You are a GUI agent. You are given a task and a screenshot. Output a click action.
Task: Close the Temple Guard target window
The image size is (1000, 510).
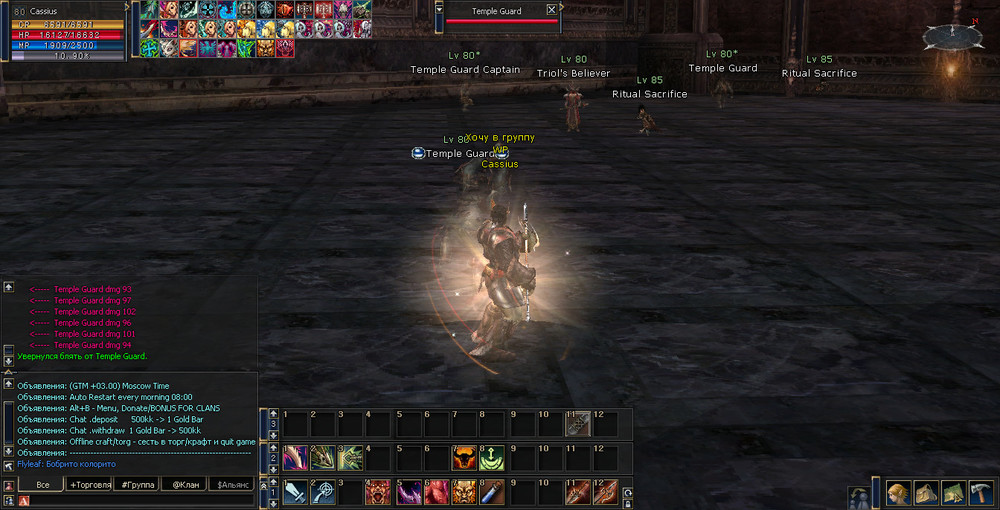click(551, 10)
